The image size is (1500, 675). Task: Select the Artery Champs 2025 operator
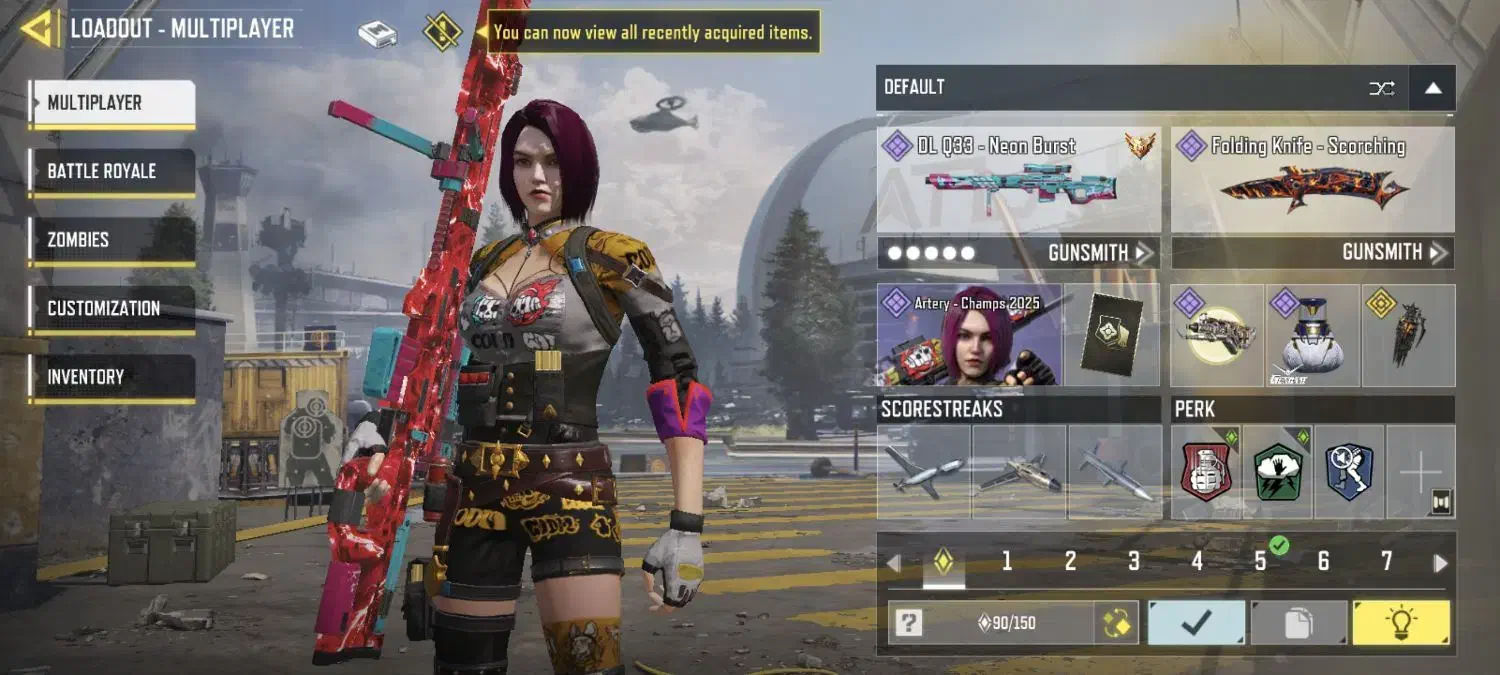pos(969,336)
